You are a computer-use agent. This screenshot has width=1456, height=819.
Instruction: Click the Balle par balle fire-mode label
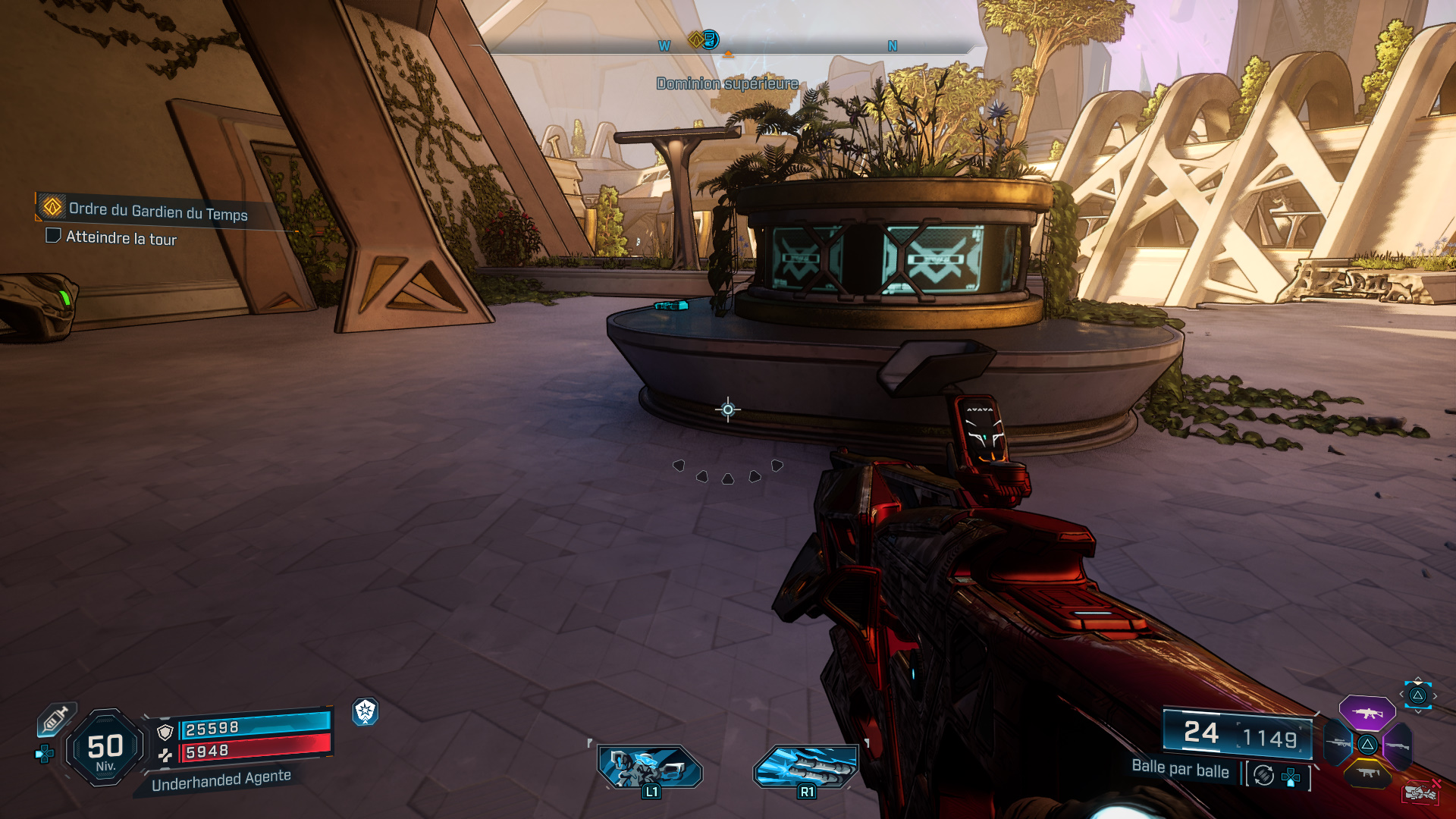(1181, 770)
